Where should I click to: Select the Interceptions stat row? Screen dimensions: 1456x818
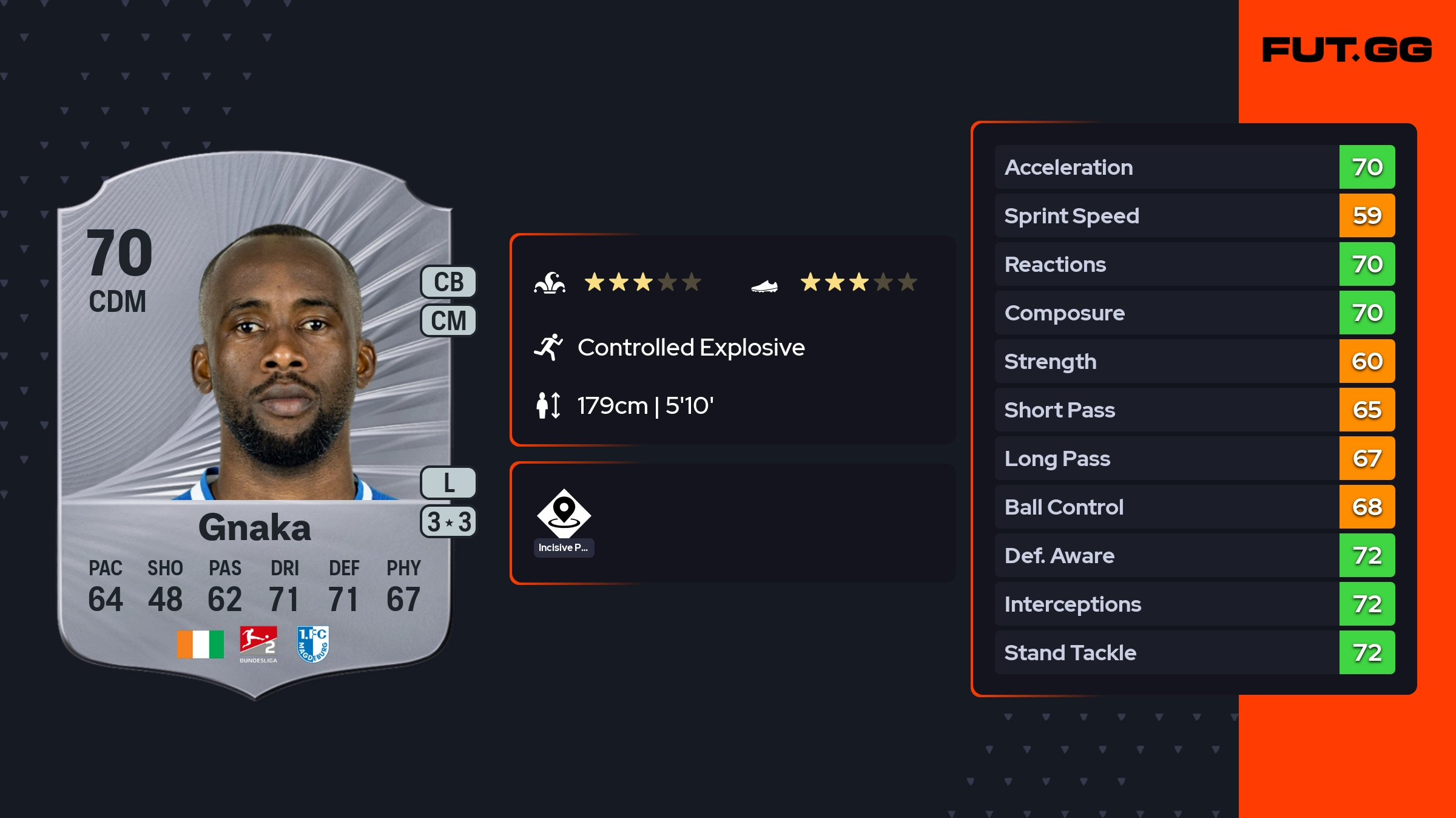[1194, 604]
